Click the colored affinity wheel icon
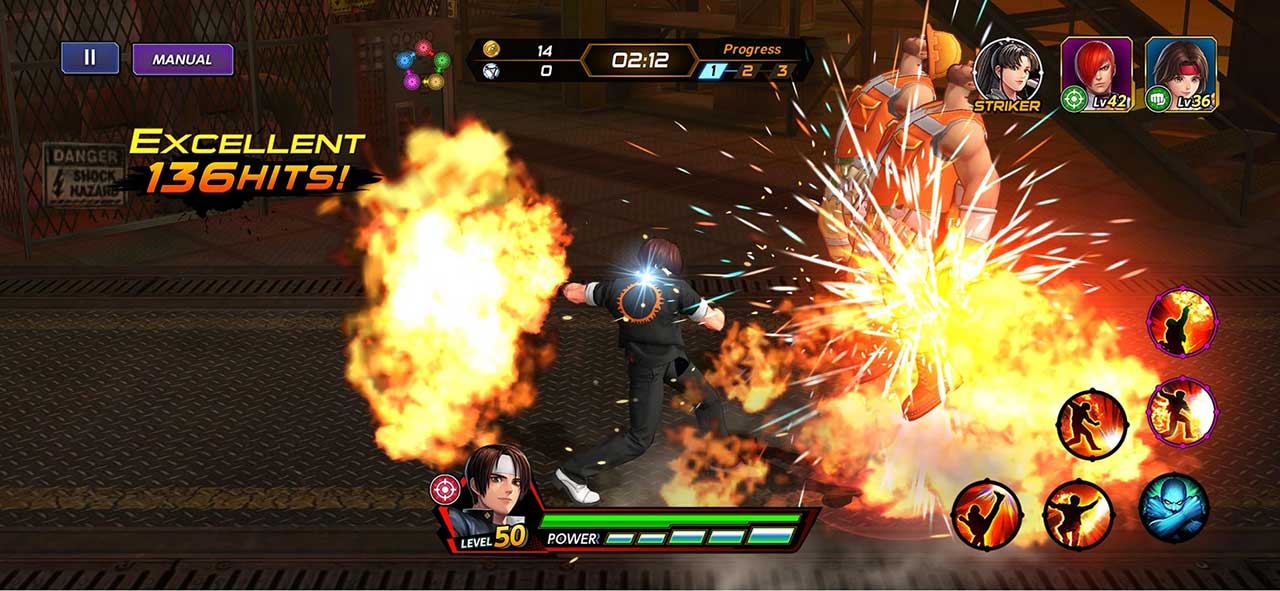This screenshot has width=1280, height=591. 422,64
